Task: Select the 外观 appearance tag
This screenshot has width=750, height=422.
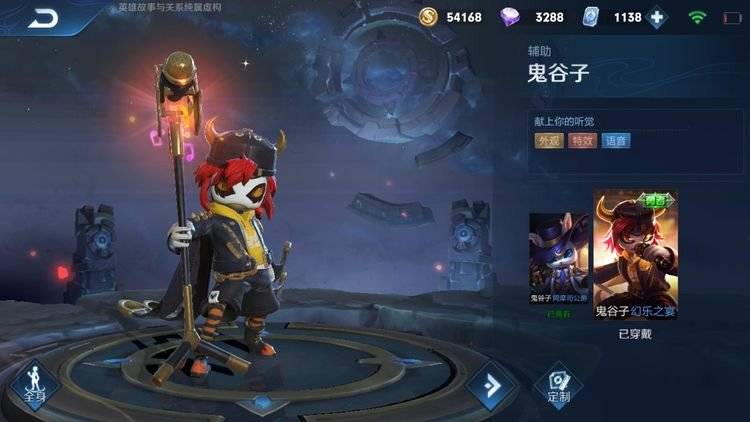Action: click(549, 141)
